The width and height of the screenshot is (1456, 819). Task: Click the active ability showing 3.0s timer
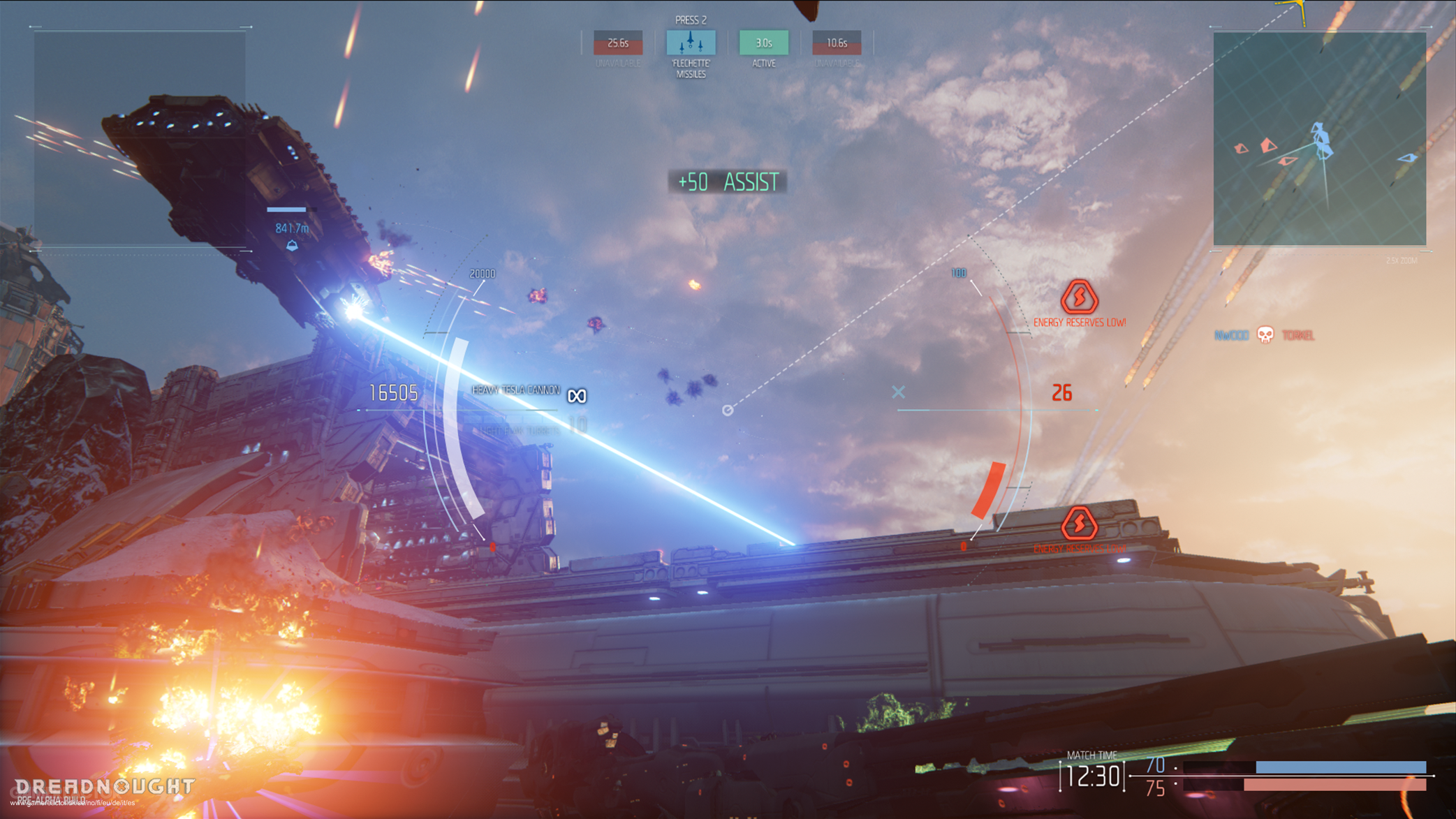(764, 43)
